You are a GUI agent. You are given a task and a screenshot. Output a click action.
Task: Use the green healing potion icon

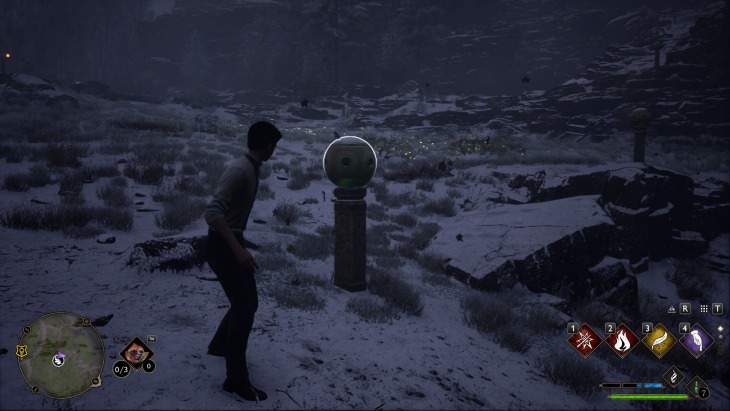pyautogui.click(x=696, y=388)
